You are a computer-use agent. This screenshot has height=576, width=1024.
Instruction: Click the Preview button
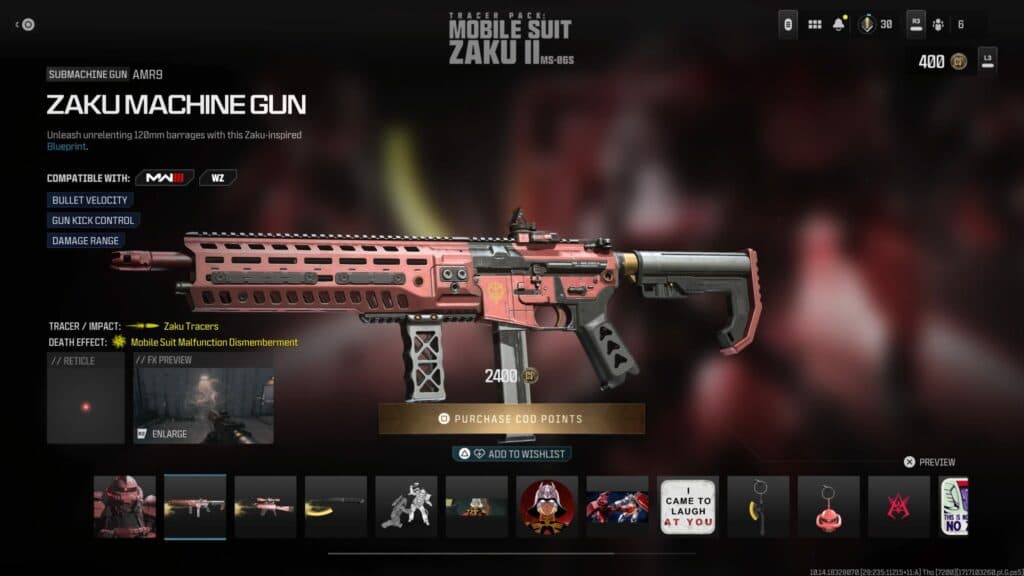929,462
